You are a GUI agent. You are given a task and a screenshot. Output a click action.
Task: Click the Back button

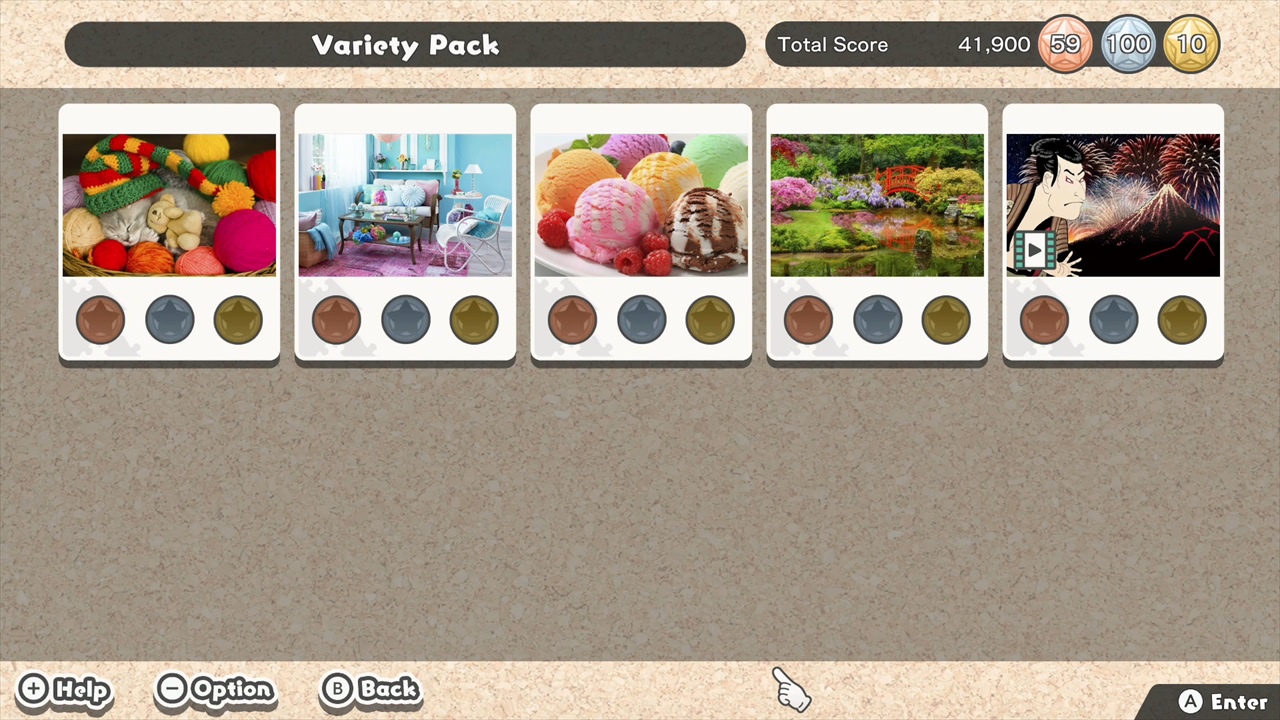(x=370, y=689)
